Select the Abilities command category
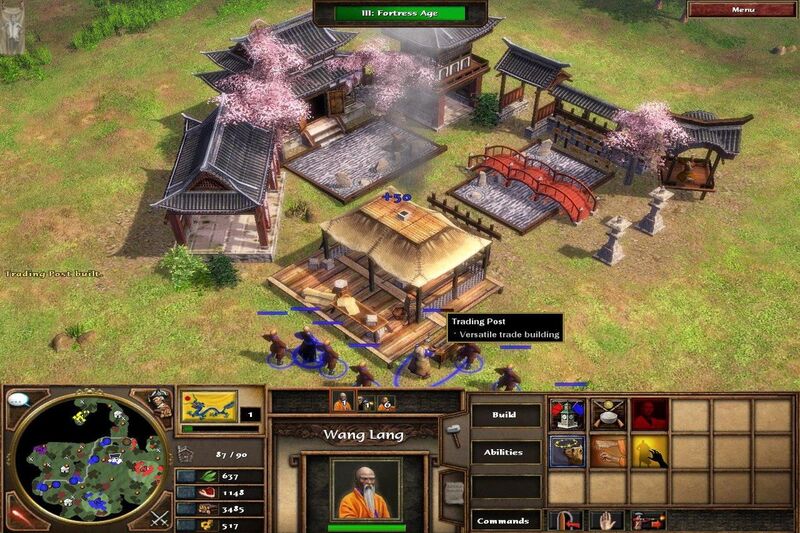This screenshot has height=533, width=800. [505, 452]
